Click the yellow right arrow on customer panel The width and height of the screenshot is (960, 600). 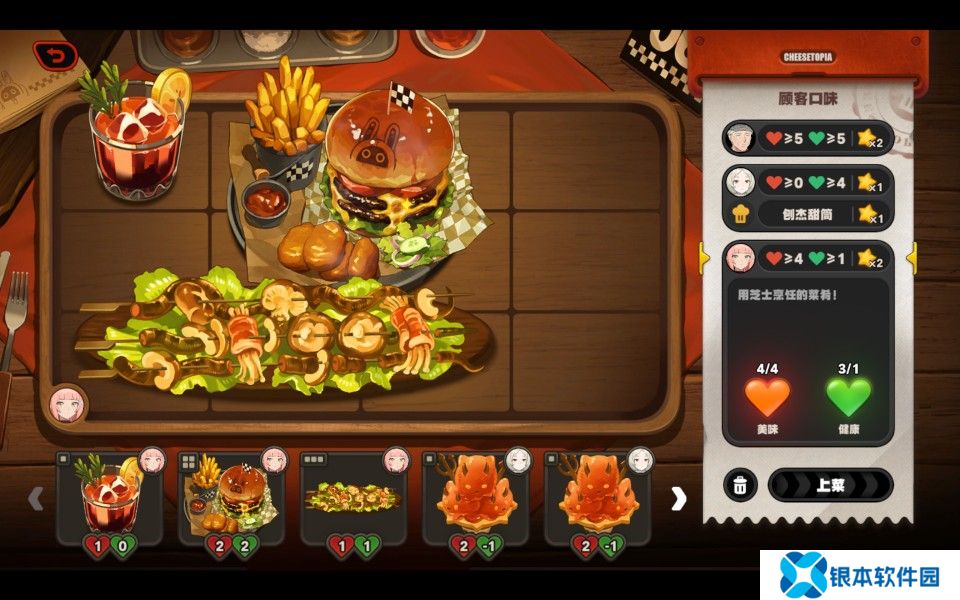pyautogui.click(x=911, y=258)
